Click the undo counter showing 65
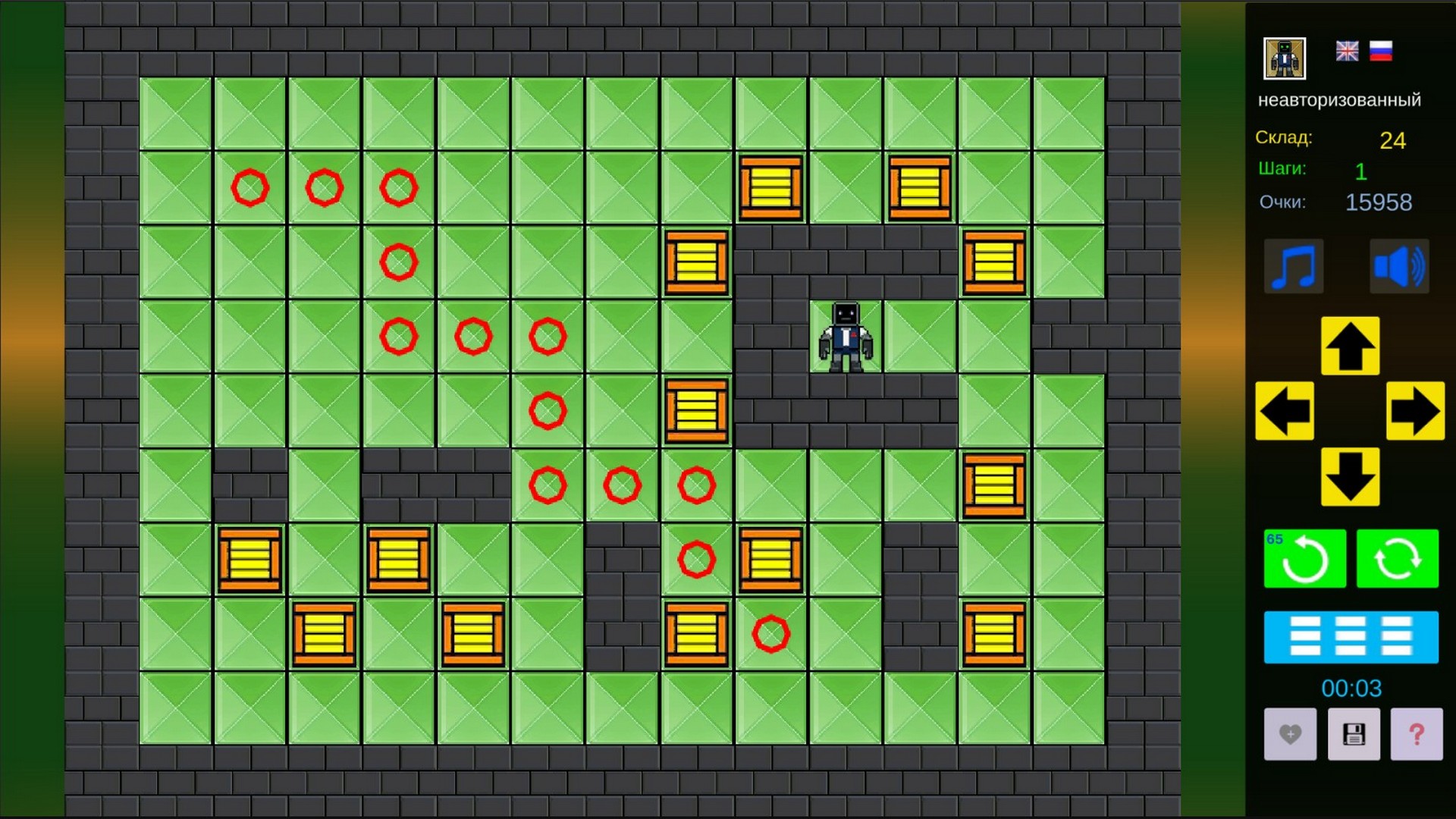 point(1275,538)
